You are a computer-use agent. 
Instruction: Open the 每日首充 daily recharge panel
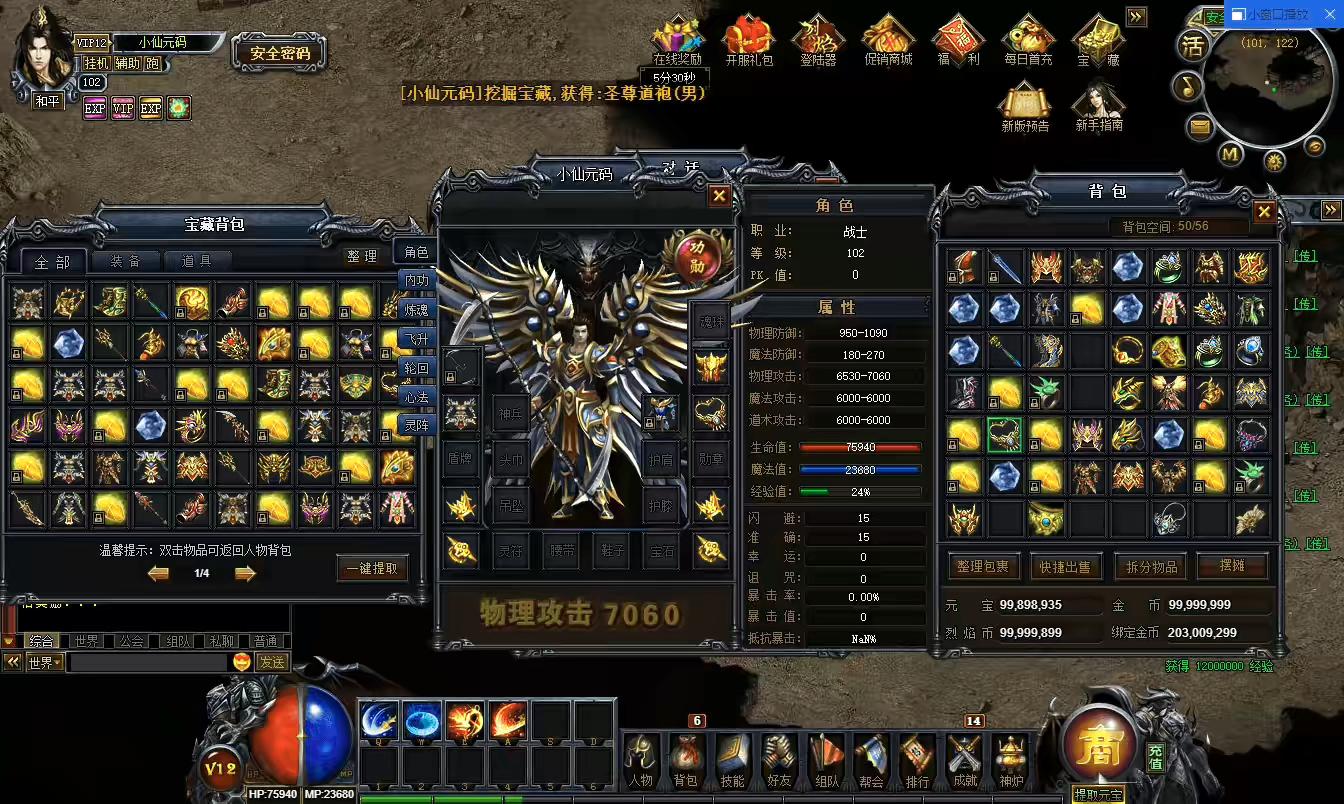[x=1028, y=38]
